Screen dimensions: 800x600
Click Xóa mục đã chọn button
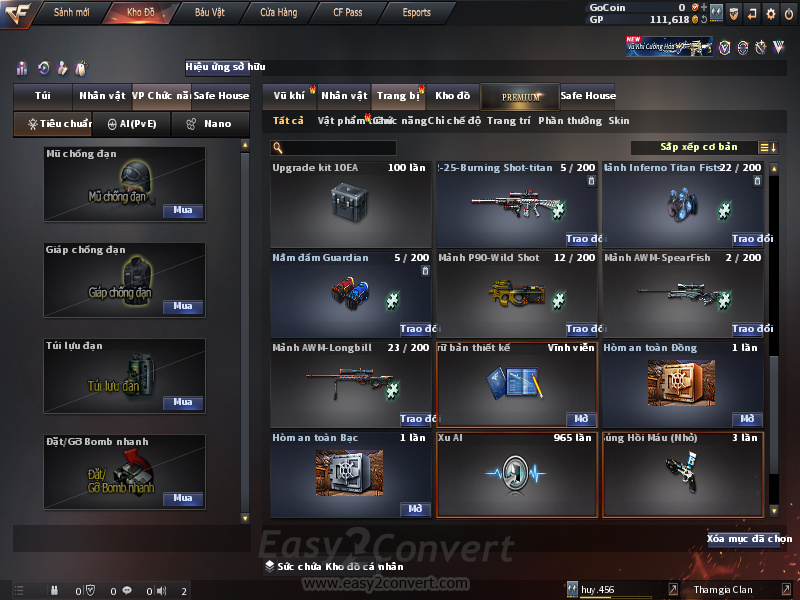pos(748,539)
